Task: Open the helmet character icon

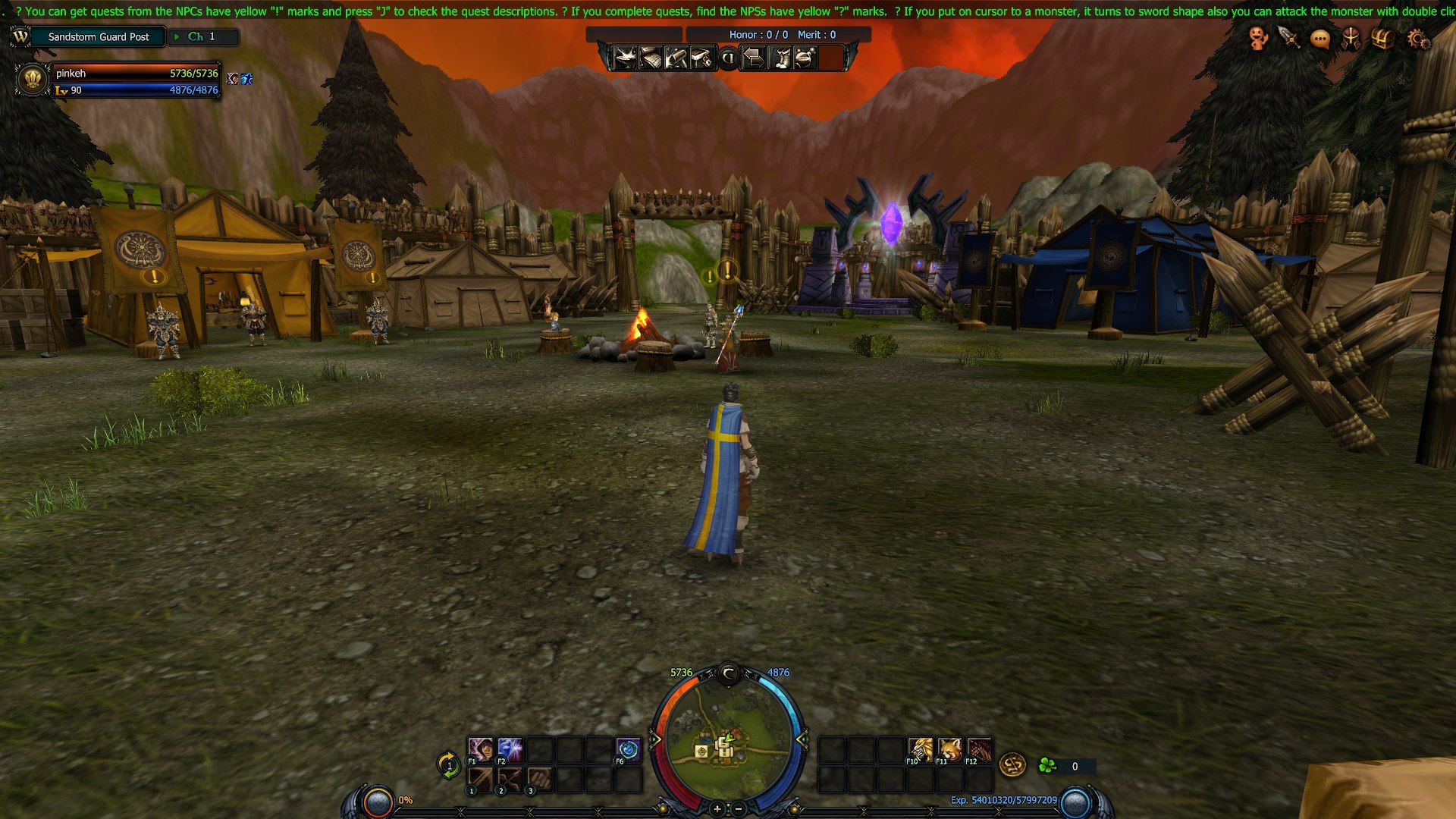Action: [1351, 38]
